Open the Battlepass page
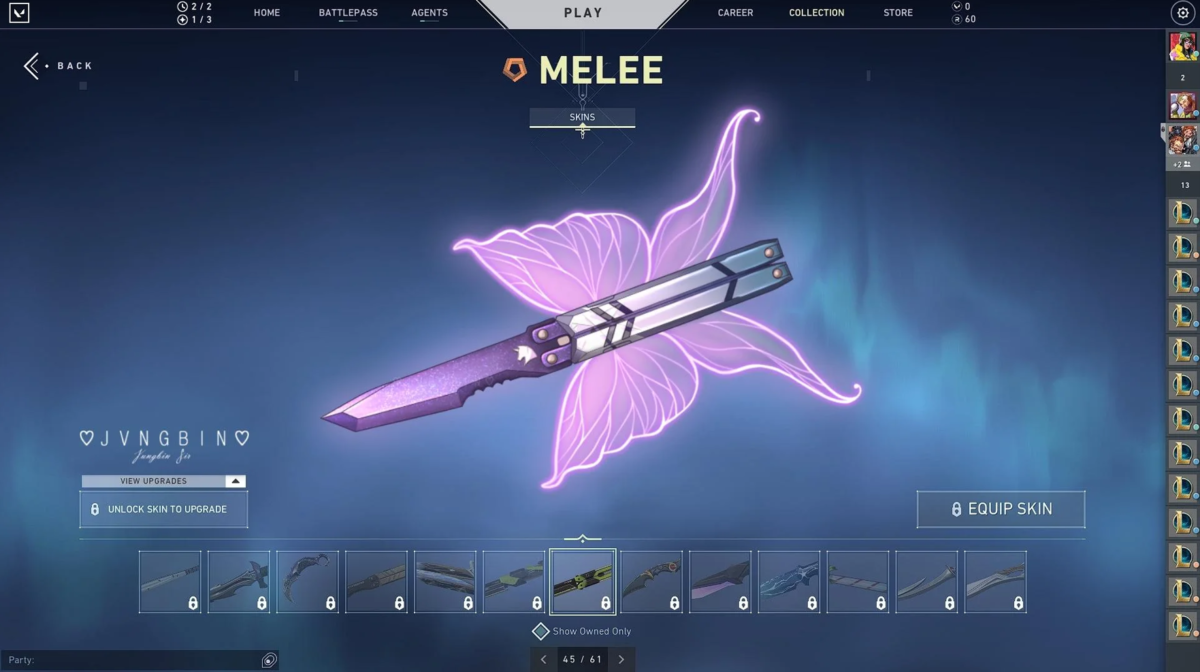Image resolution: width=1200 pixels, height=672 pixels. coord(348,13)
